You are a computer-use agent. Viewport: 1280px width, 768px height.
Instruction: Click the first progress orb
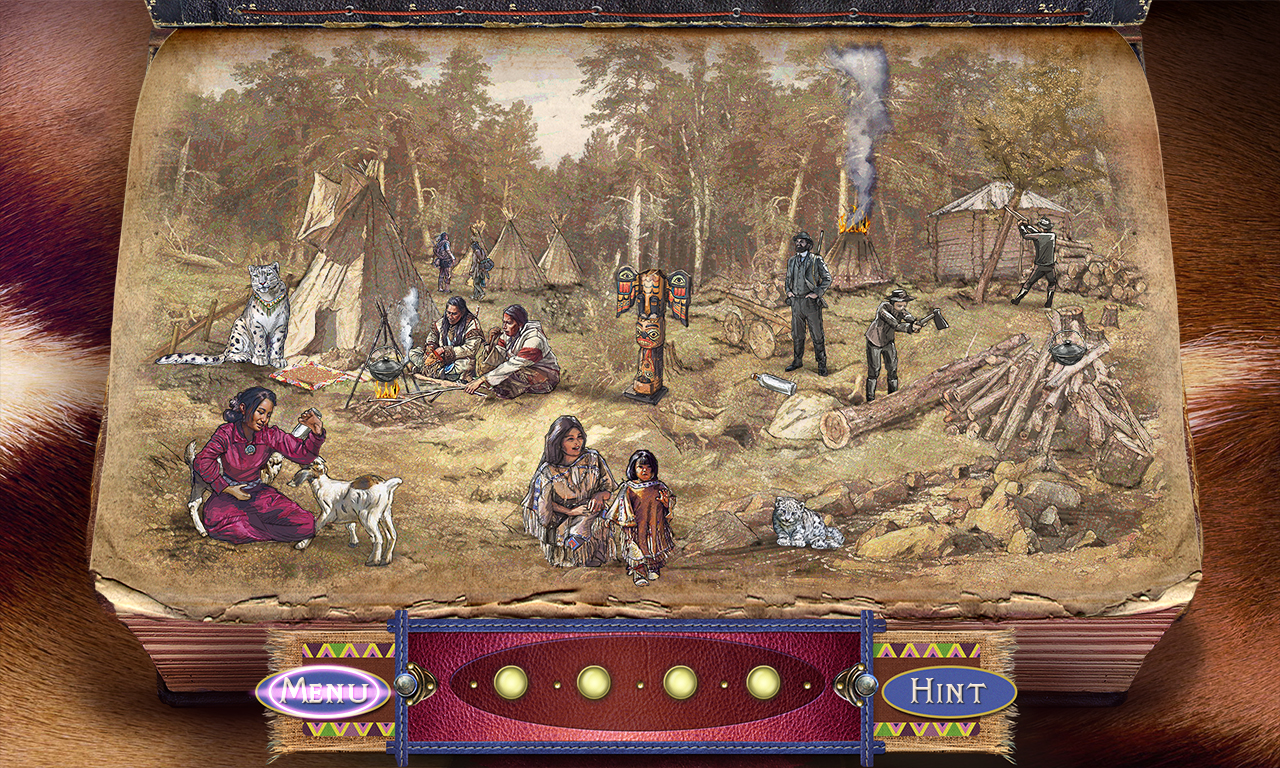(510, 684)
